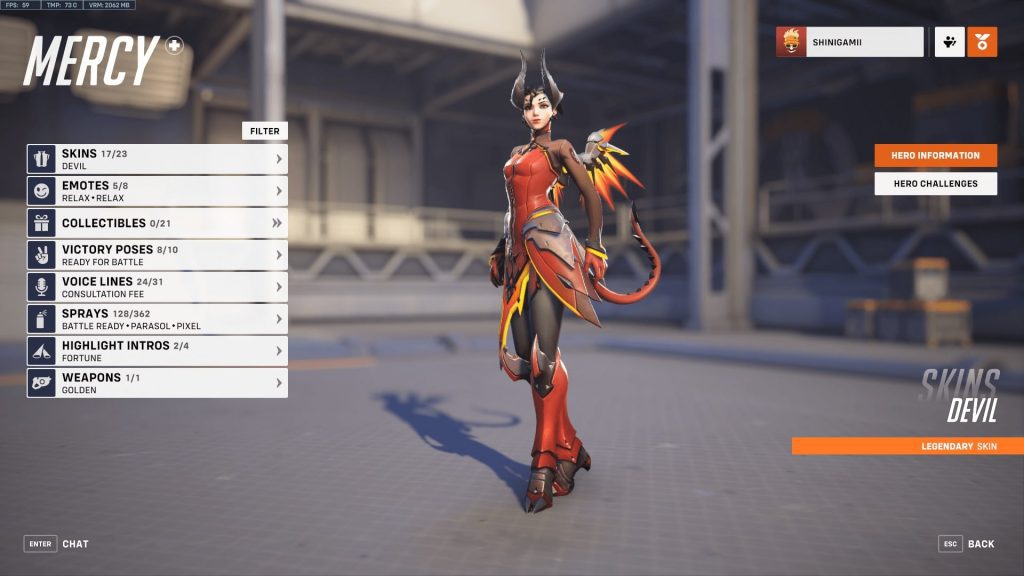Open the Chat box
Screen dimensions: 1024x576
coord(57,544)
